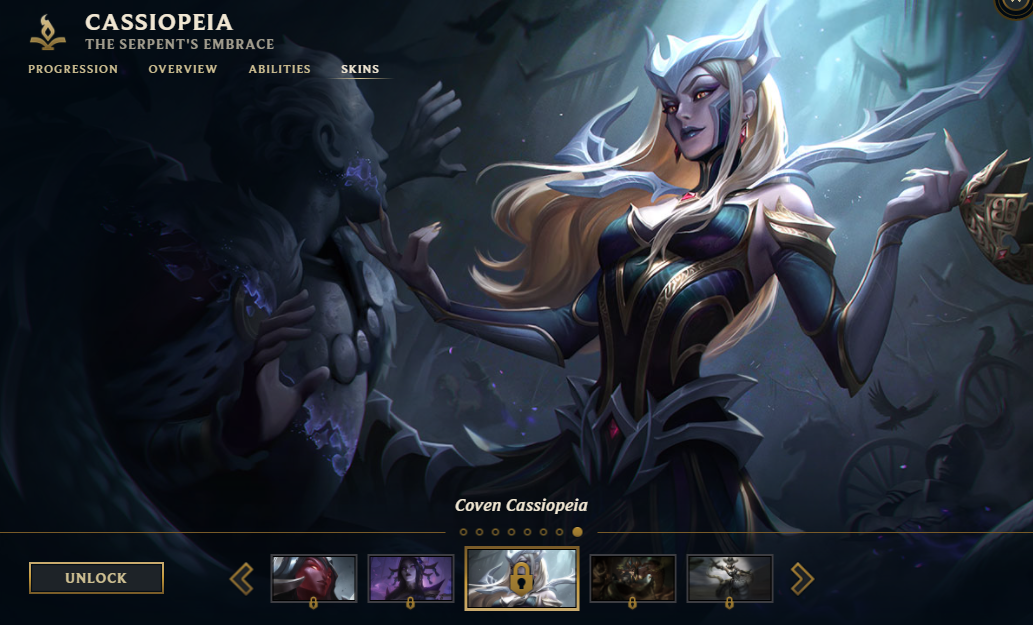
Task: Click the locked Coven Cassiopeia thumbnail
Action: point(521,578)
